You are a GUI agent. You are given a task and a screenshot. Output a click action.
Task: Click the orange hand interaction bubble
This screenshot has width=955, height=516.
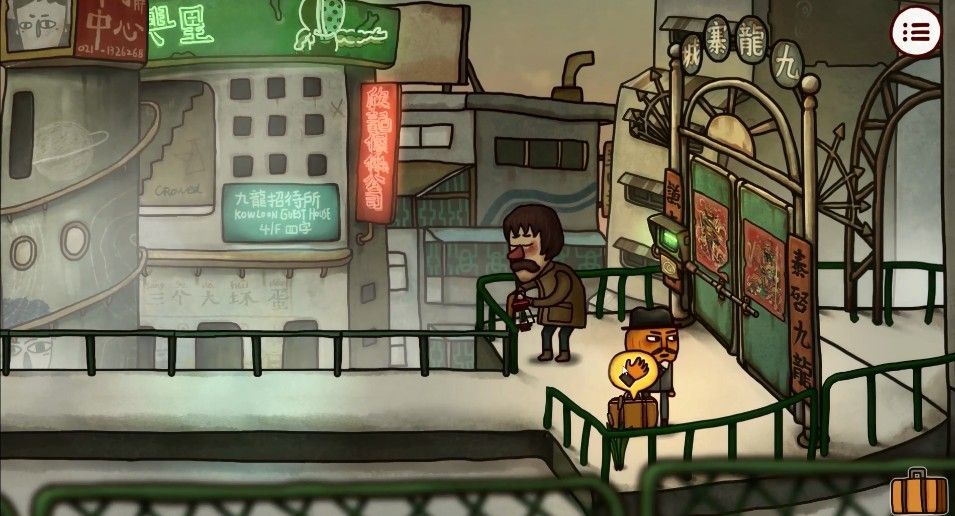(x=631, y=374)
